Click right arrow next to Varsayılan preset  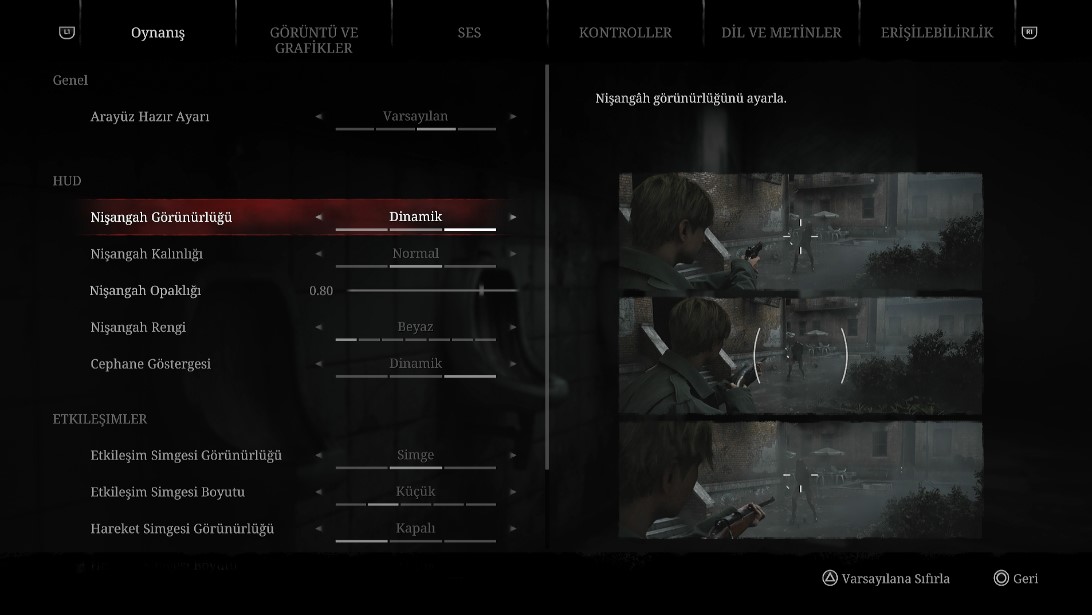click(x=514, y=117)
